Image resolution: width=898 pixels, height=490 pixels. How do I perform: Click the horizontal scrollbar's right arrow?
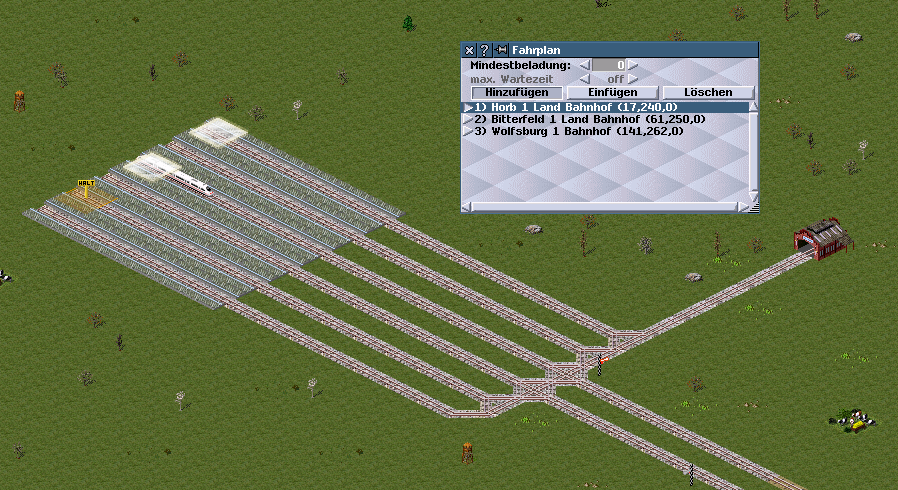click(x=742, y=207)
